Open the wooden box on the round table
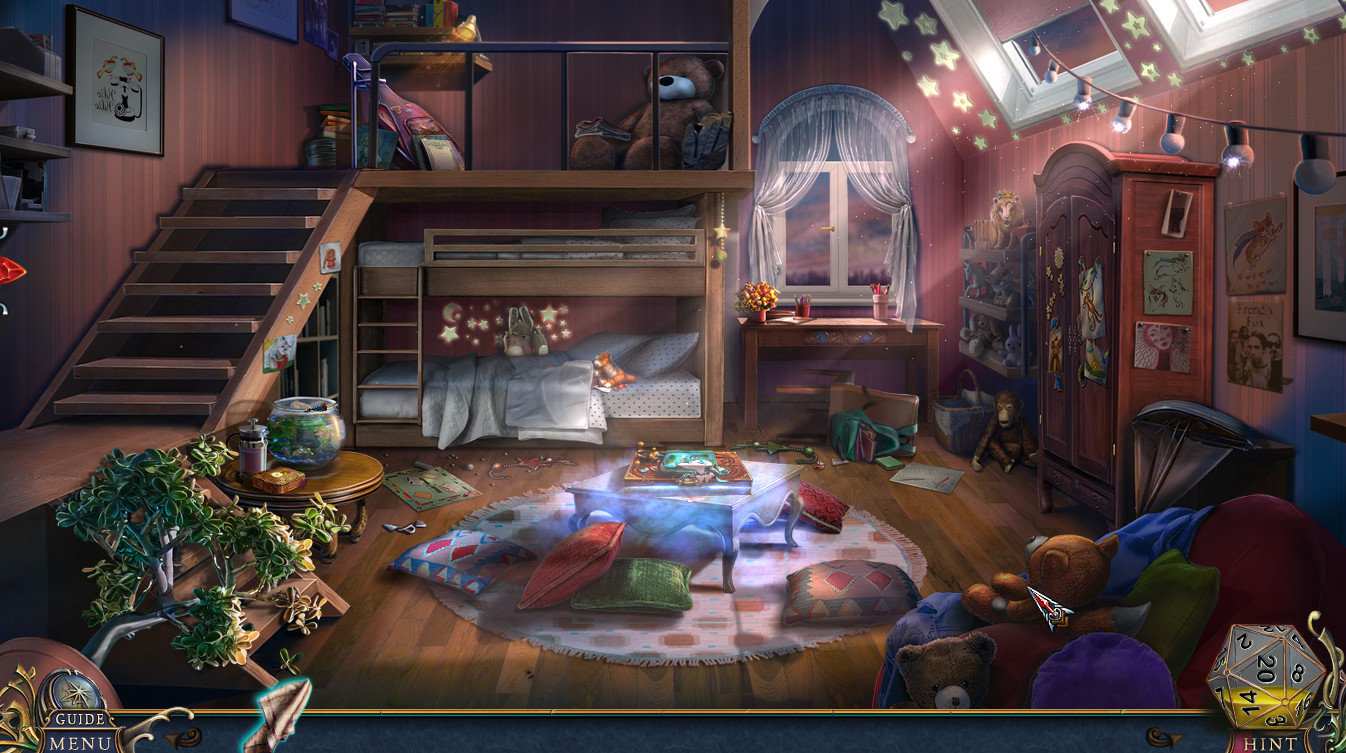This screenshot has height=753, width=1346. pyautogui.click(x=278, y=480)
